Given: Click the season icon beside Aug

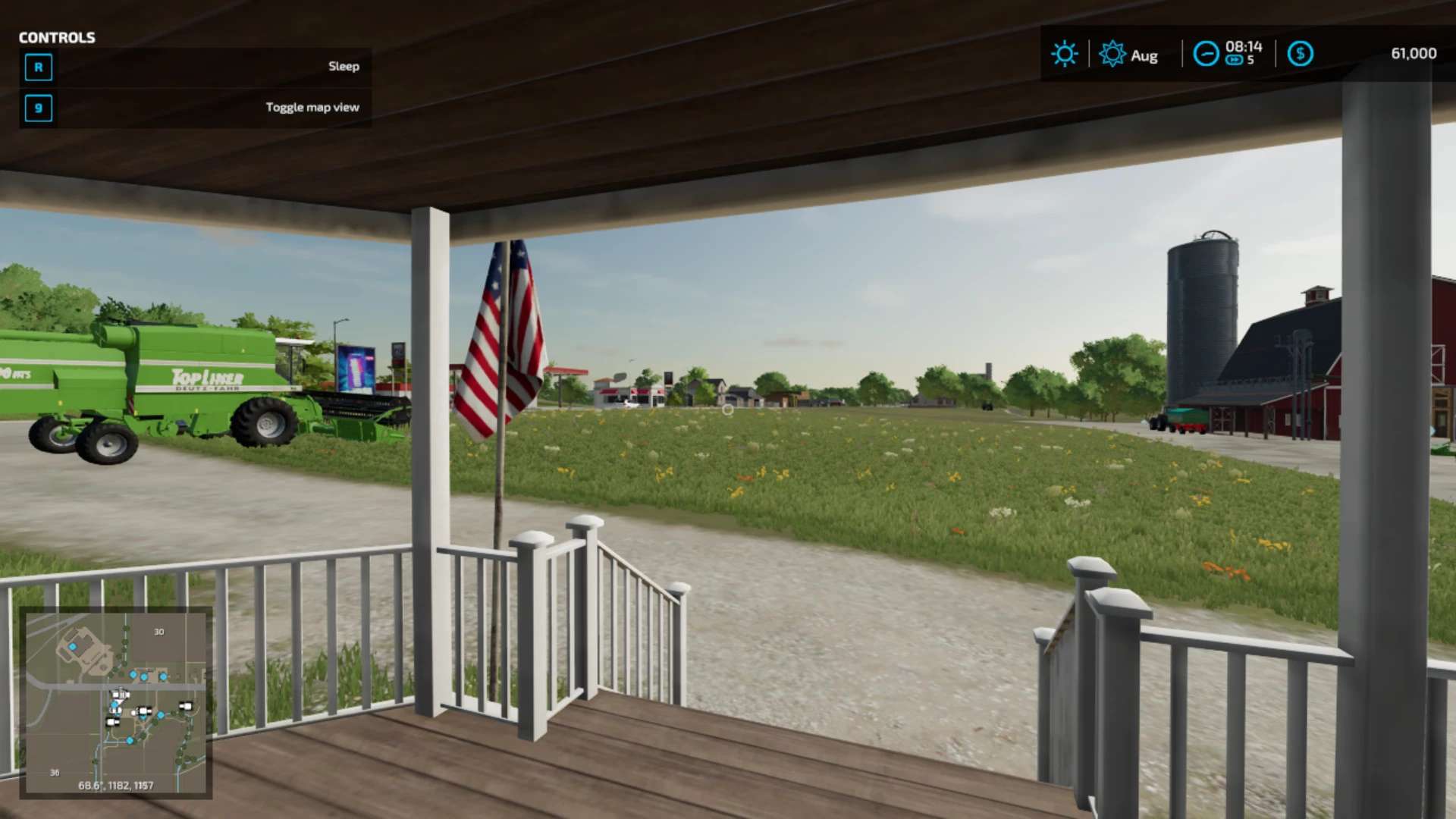Looking at the screenshot, I should coord(1112,54).
